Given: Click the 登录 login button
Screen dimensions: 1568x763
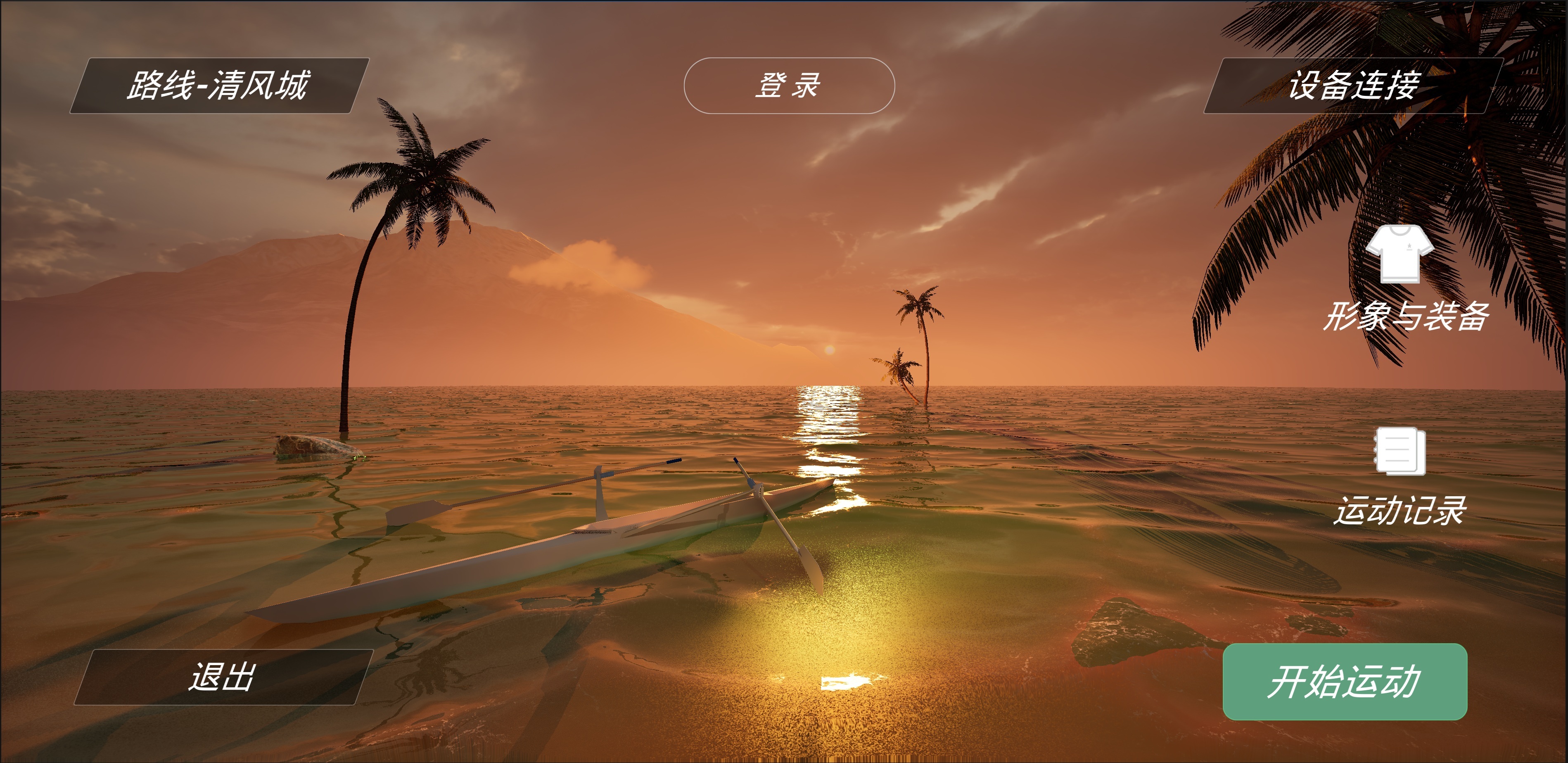Looking at the screenshot, I should [x=789, y=86].
